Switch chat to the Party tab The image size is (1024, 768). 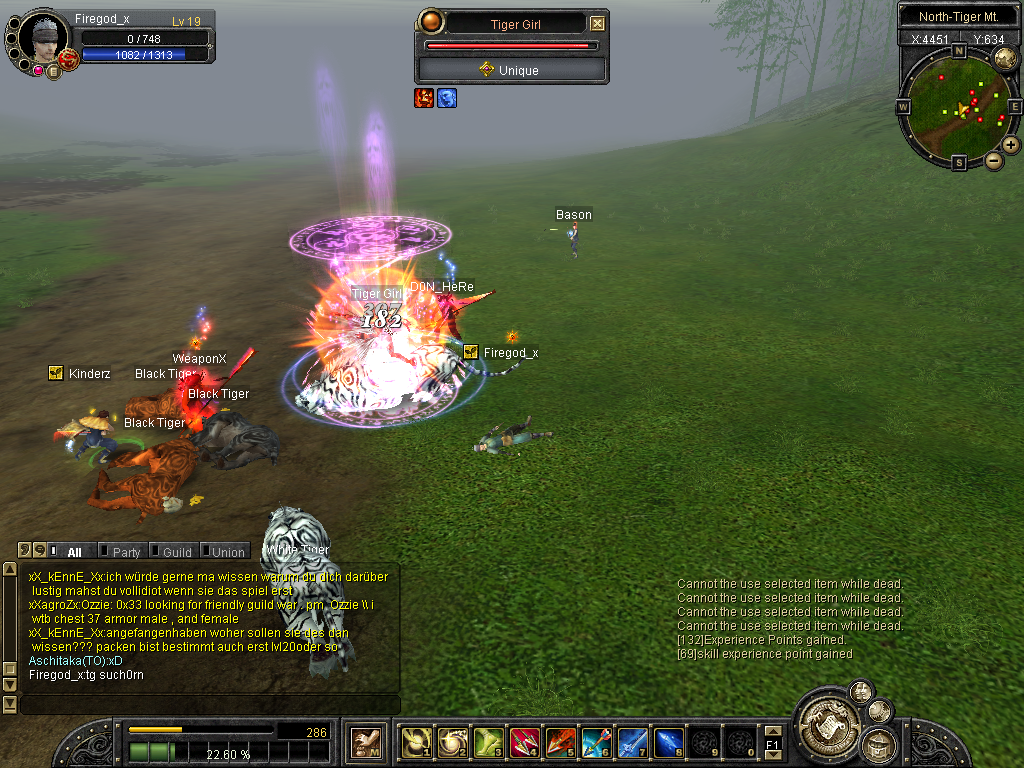tap(126, 551)
